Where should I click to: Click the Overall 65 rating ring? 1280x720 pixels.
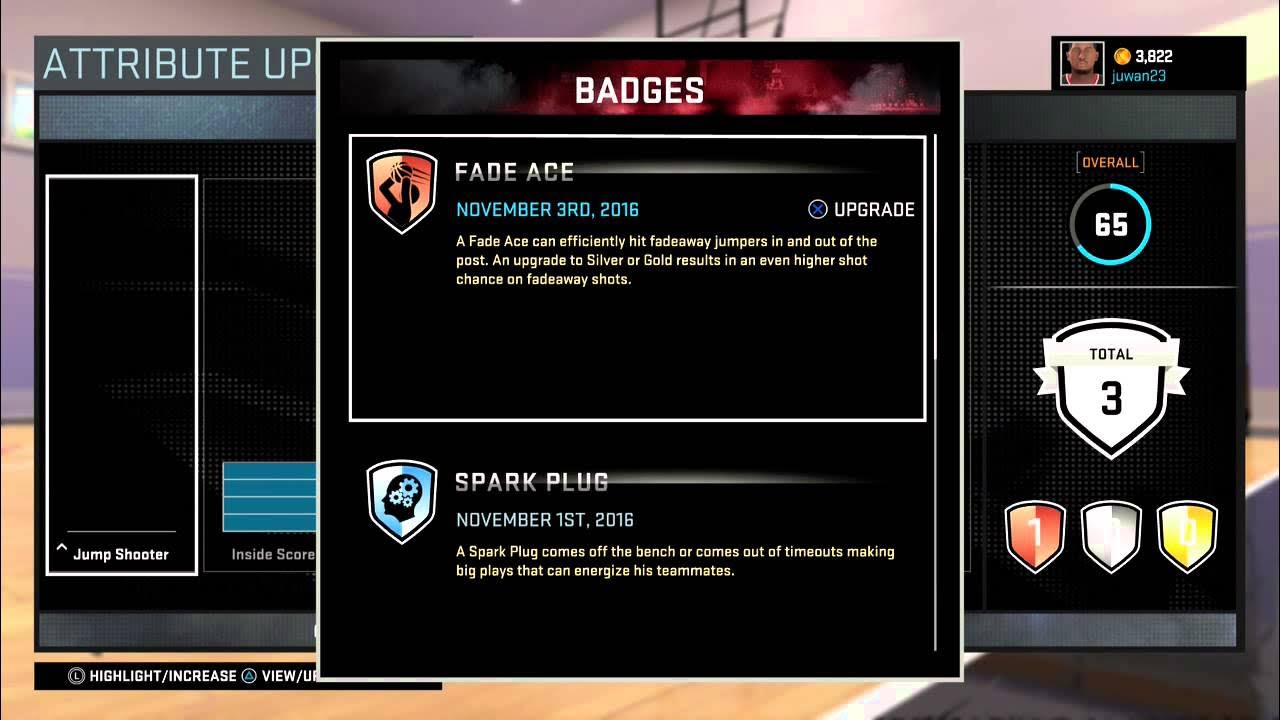click(1111, 225)
